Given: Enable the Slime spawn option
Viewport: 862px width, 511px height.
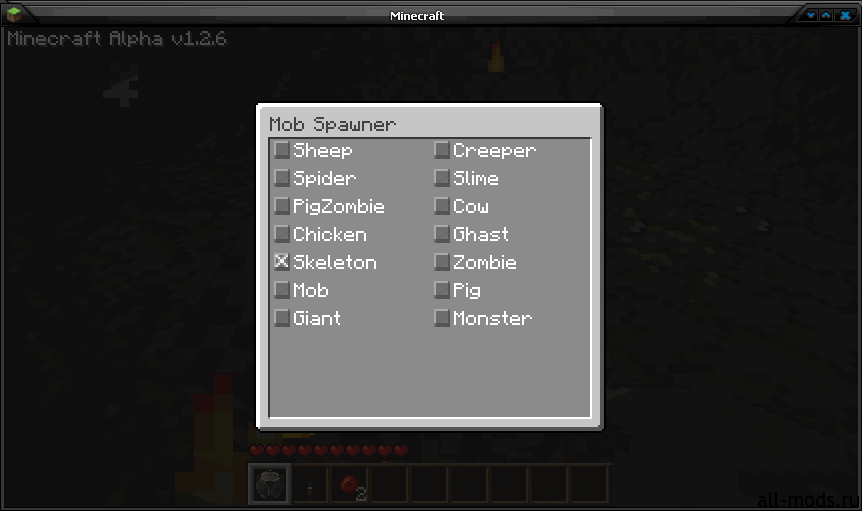Looking at the screenshot, I should [442, 178].
